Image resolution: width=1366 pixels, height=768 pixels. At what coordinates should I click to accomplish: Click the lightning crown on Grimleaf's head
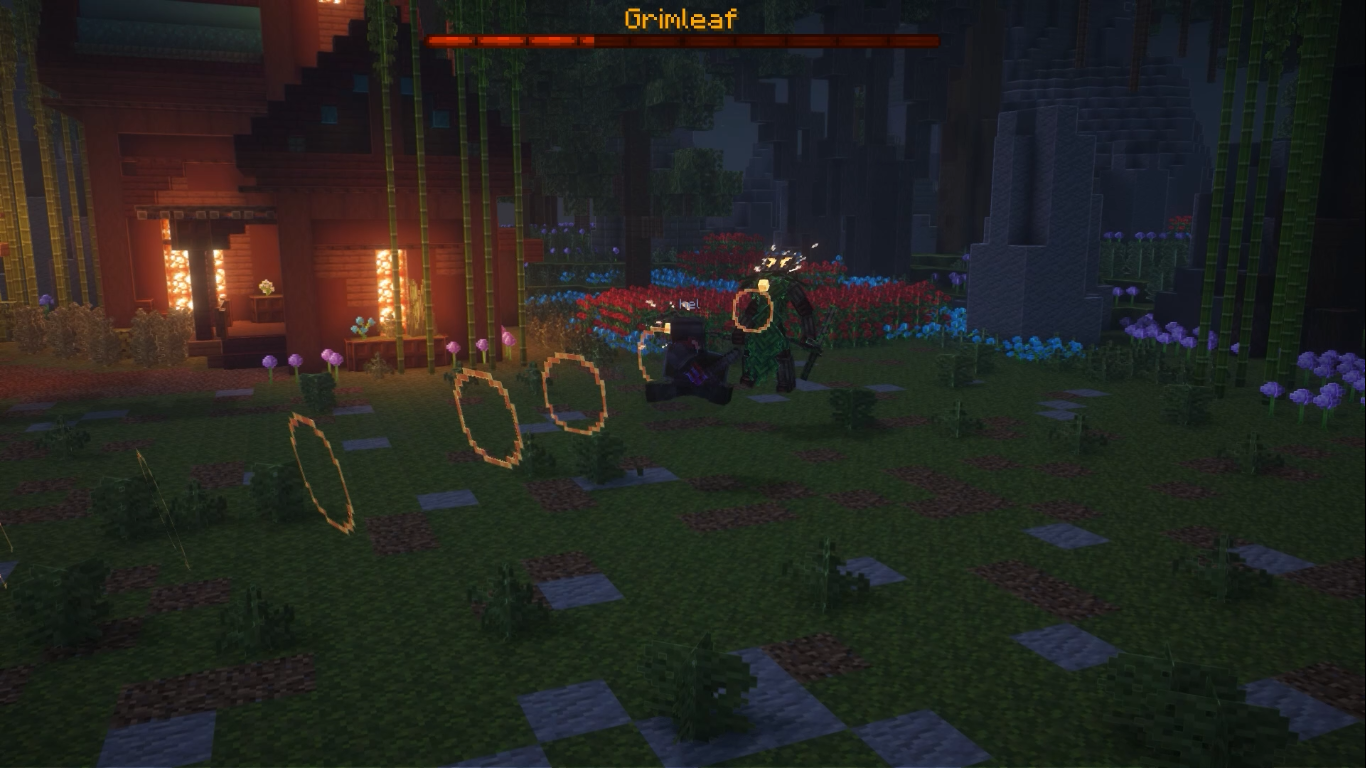[x=780, y=260]
